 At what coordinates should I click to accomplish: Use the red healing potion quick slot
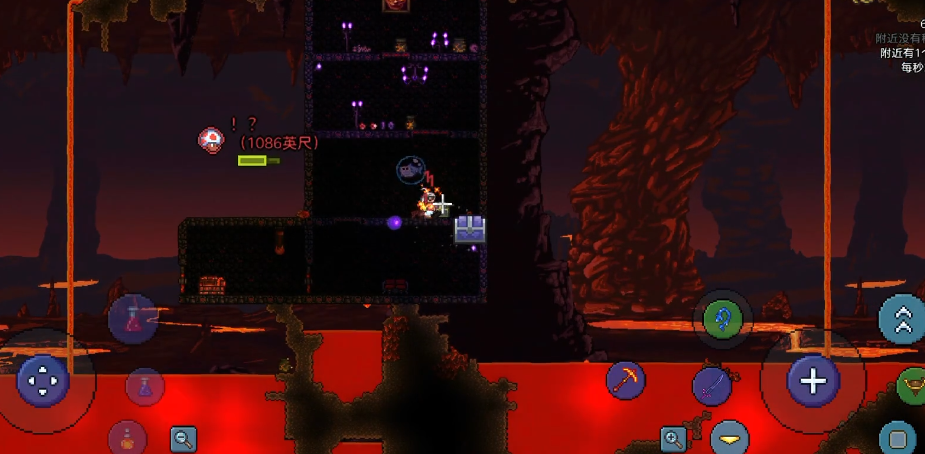click(132, 319)
